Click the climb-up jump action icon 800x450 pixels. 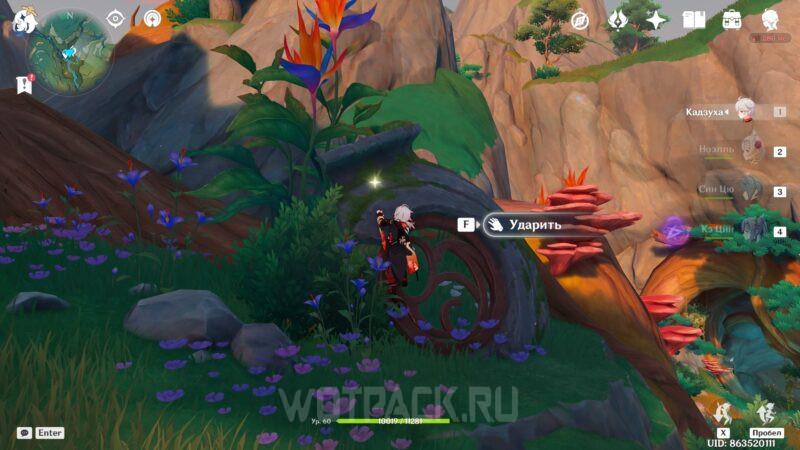pyautogui.click(x=767, y=410)
